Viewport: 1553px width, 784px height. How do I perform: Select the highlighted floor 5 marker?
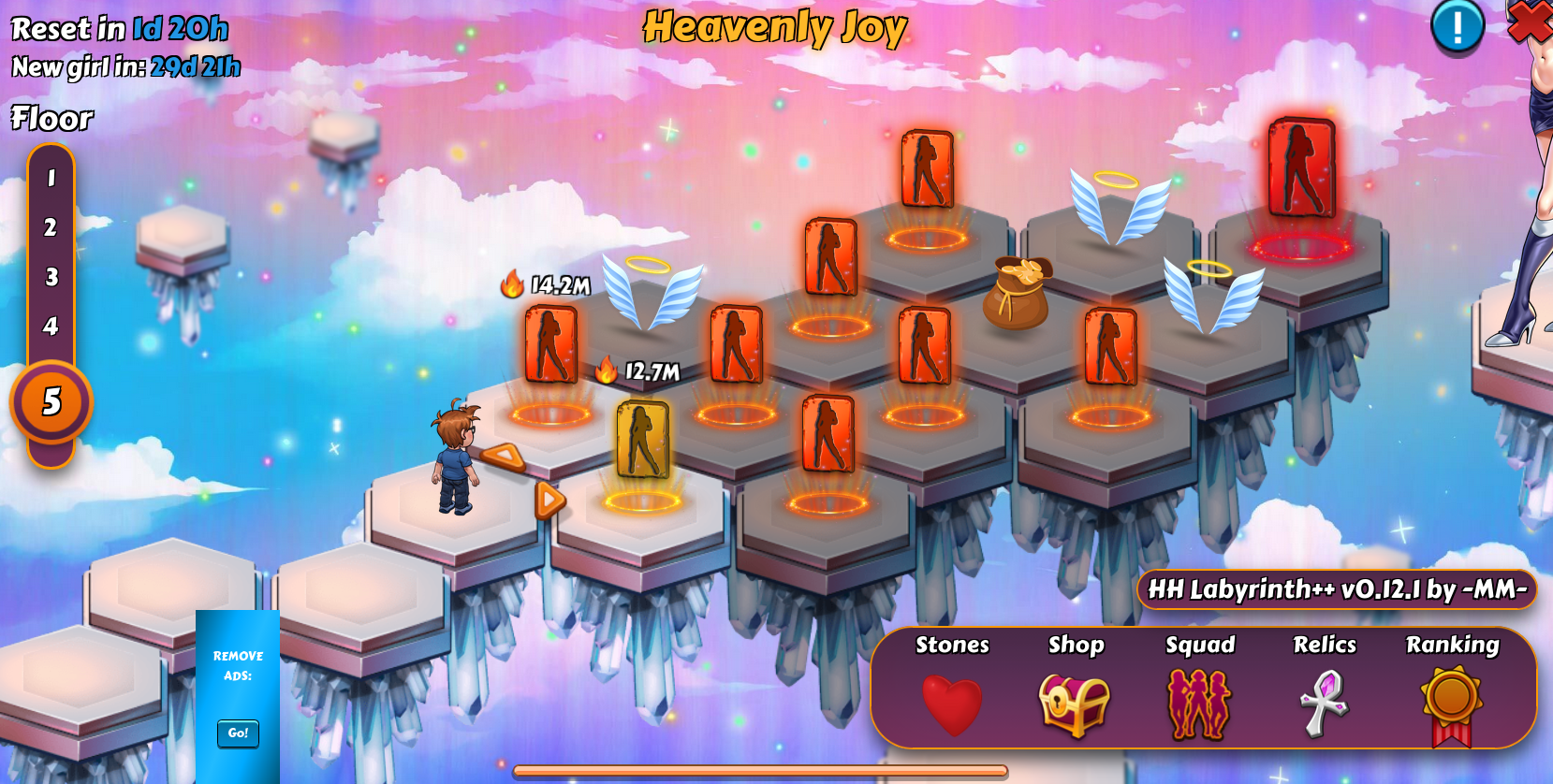51,402
